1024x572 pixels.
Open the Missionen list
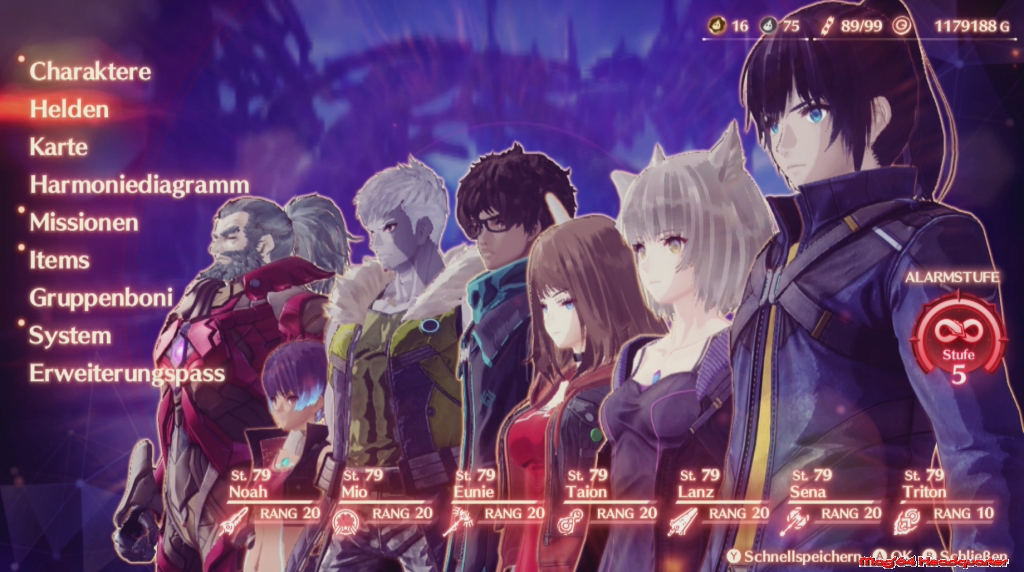tap(83, 222)
